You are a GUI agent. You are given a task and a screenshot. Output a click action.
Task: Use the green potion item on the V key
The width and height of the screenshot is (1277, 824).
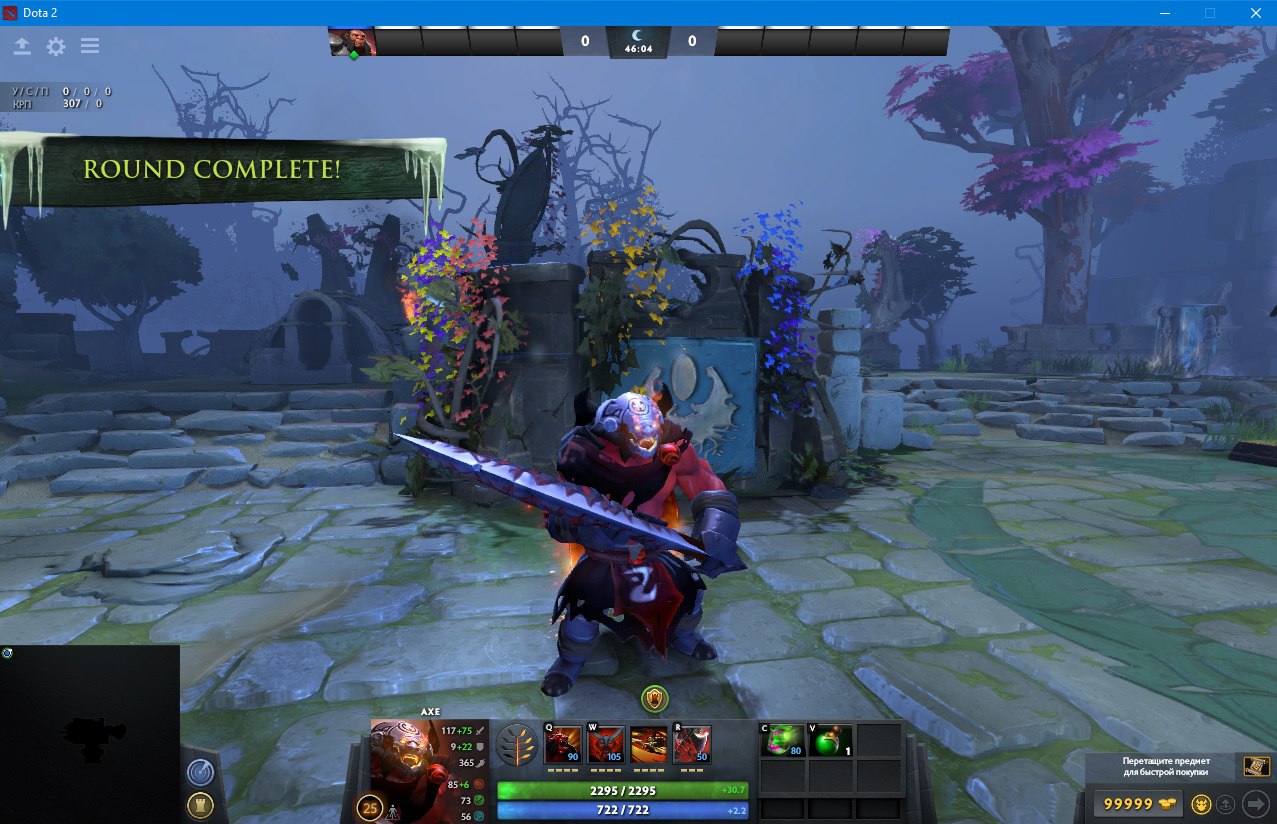pos(831,741)
